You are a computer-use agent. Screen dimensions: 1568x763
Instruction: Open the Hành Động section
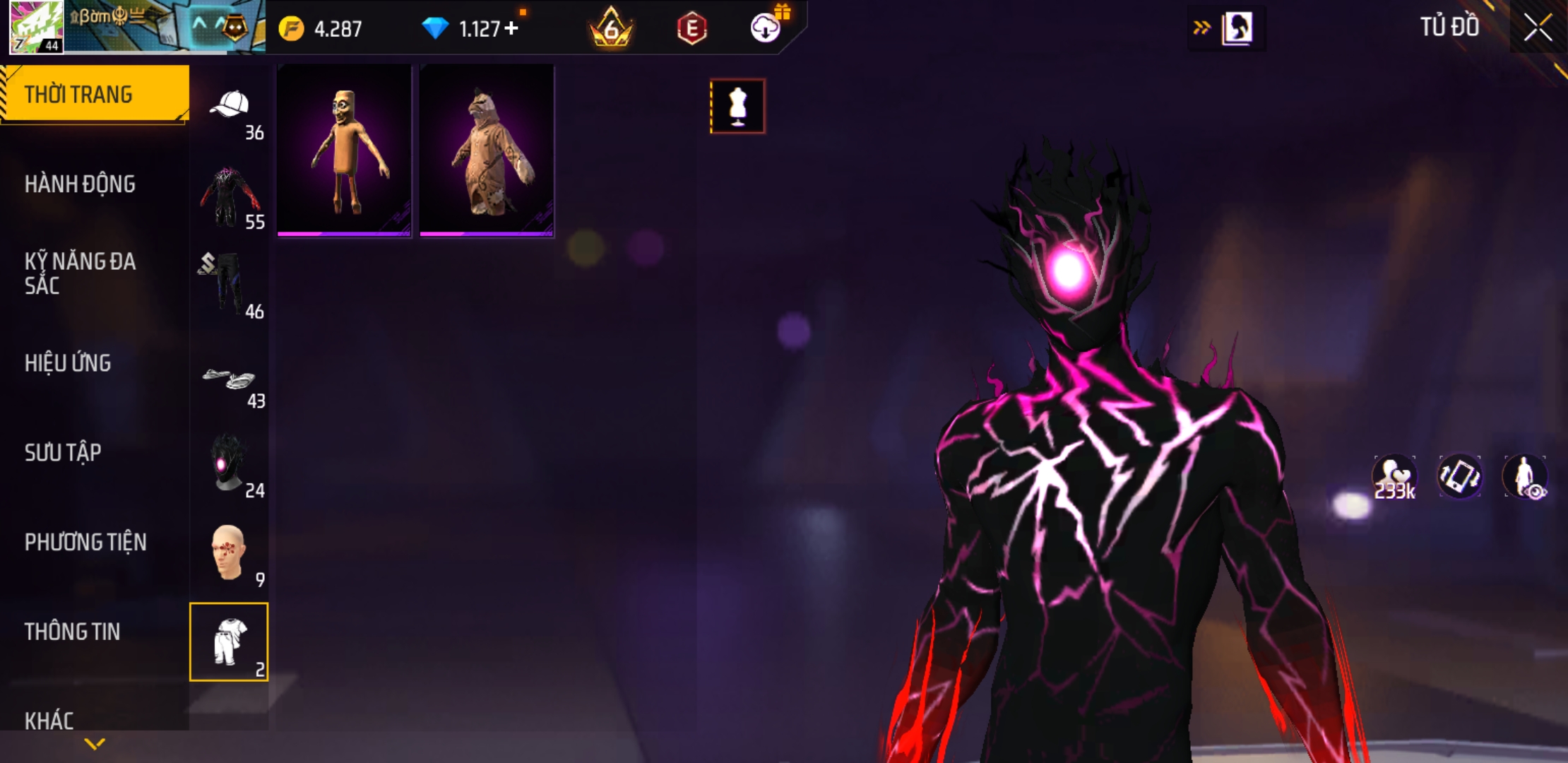pyautogui.click(x=81, y=184)
